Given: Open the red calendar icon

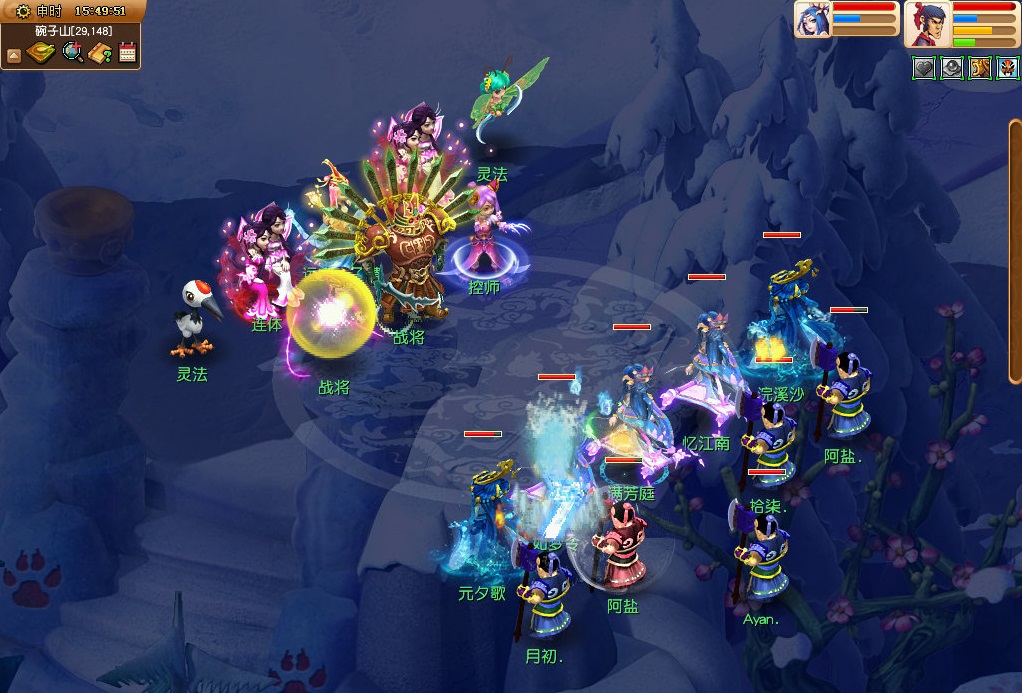Looking at the screenshot, I should click(127, 53).
